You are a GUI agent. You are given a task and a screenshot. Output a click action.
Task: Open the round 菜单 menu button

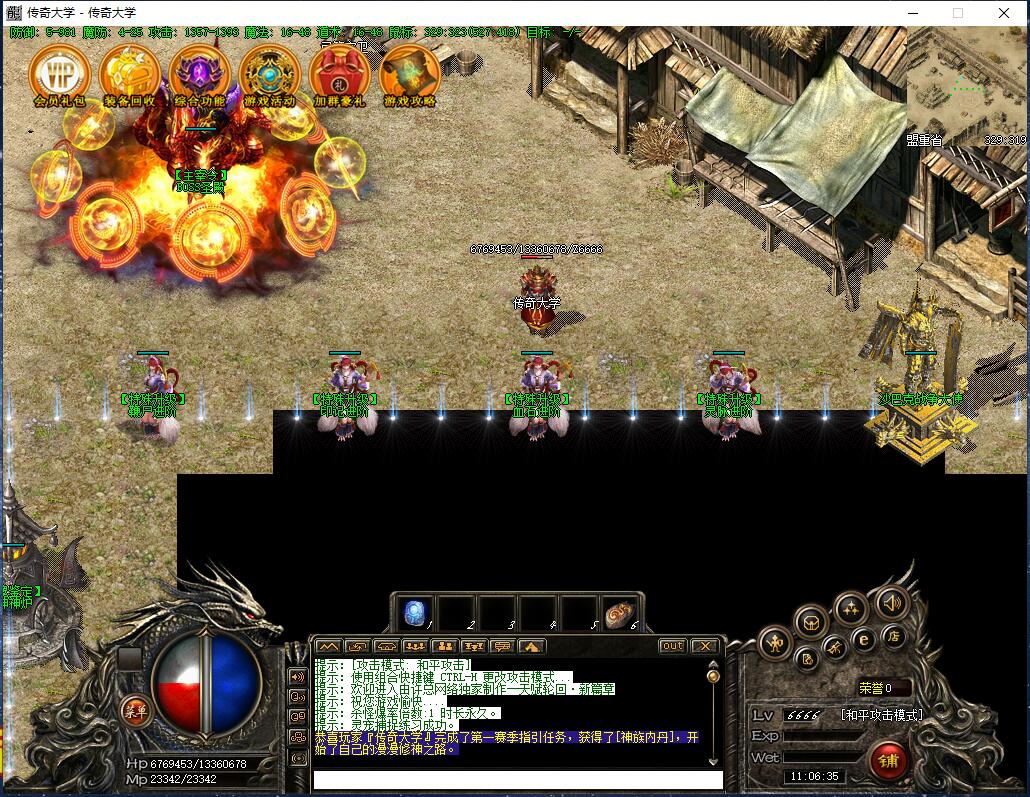tap(135, 711)
